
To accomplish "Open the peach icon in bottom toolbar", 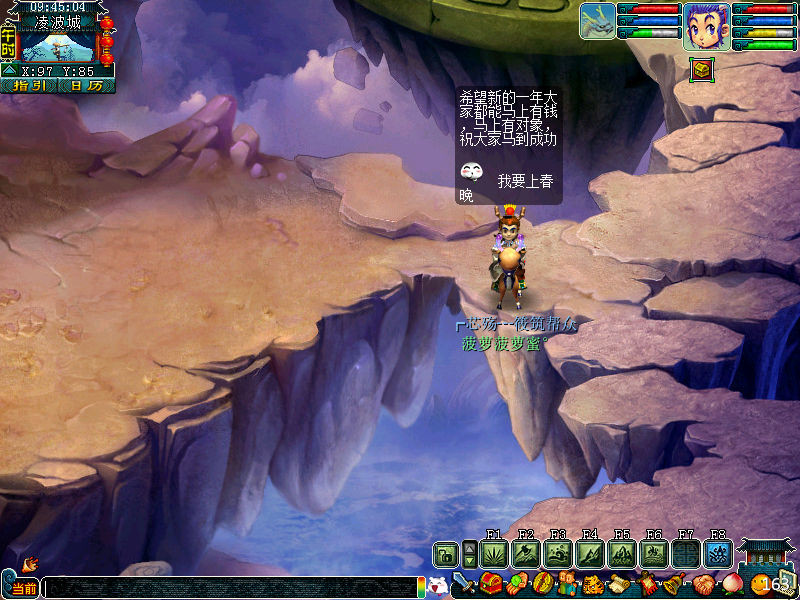I will click(733, 583).
